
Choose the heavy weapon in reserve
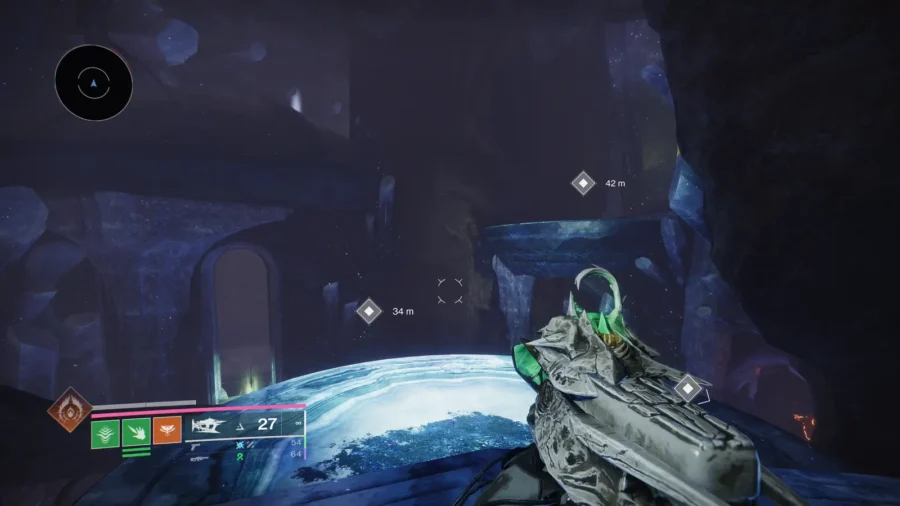tap(200, 457)
